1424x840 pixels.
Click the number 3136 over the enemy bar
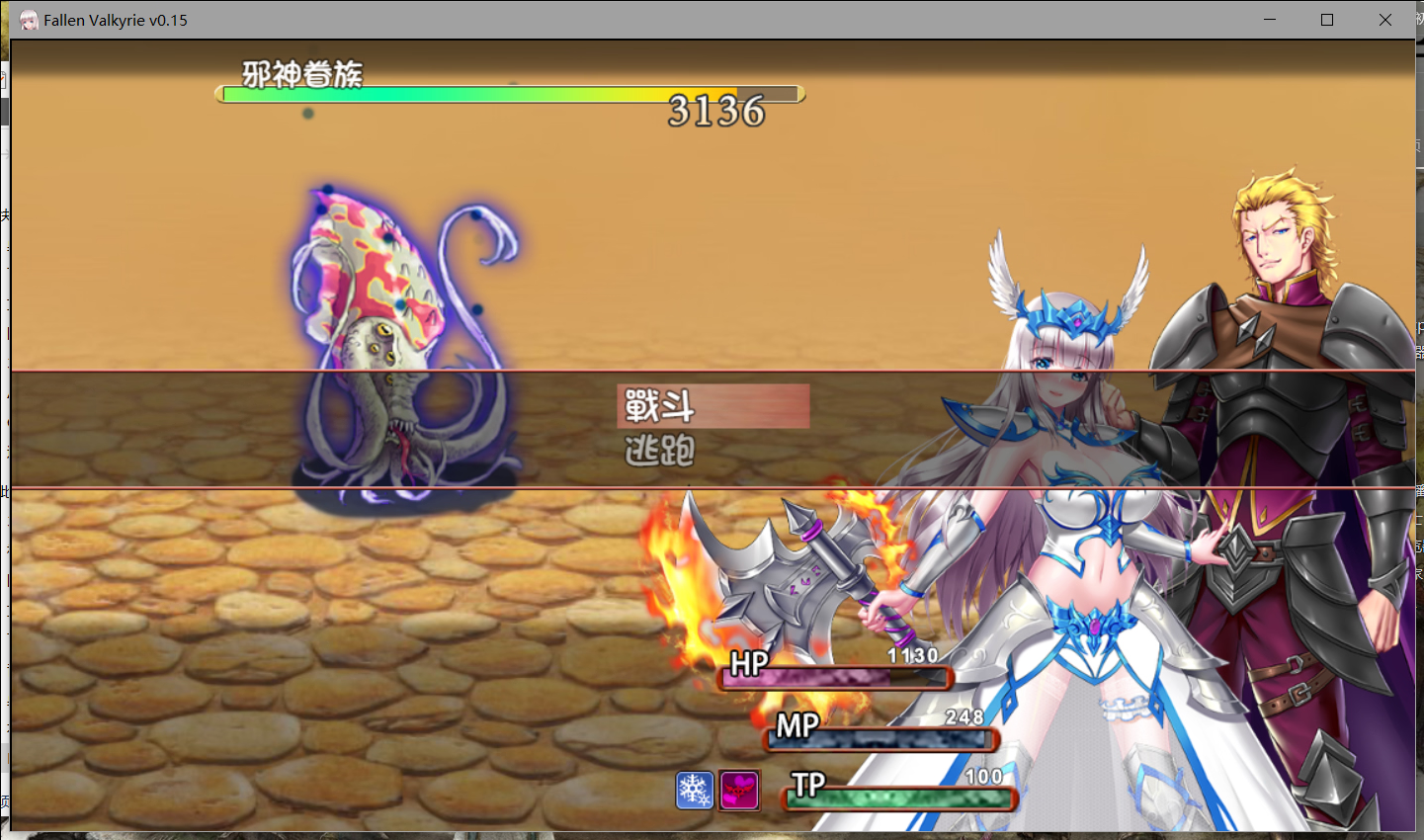[x=715, y=112]
